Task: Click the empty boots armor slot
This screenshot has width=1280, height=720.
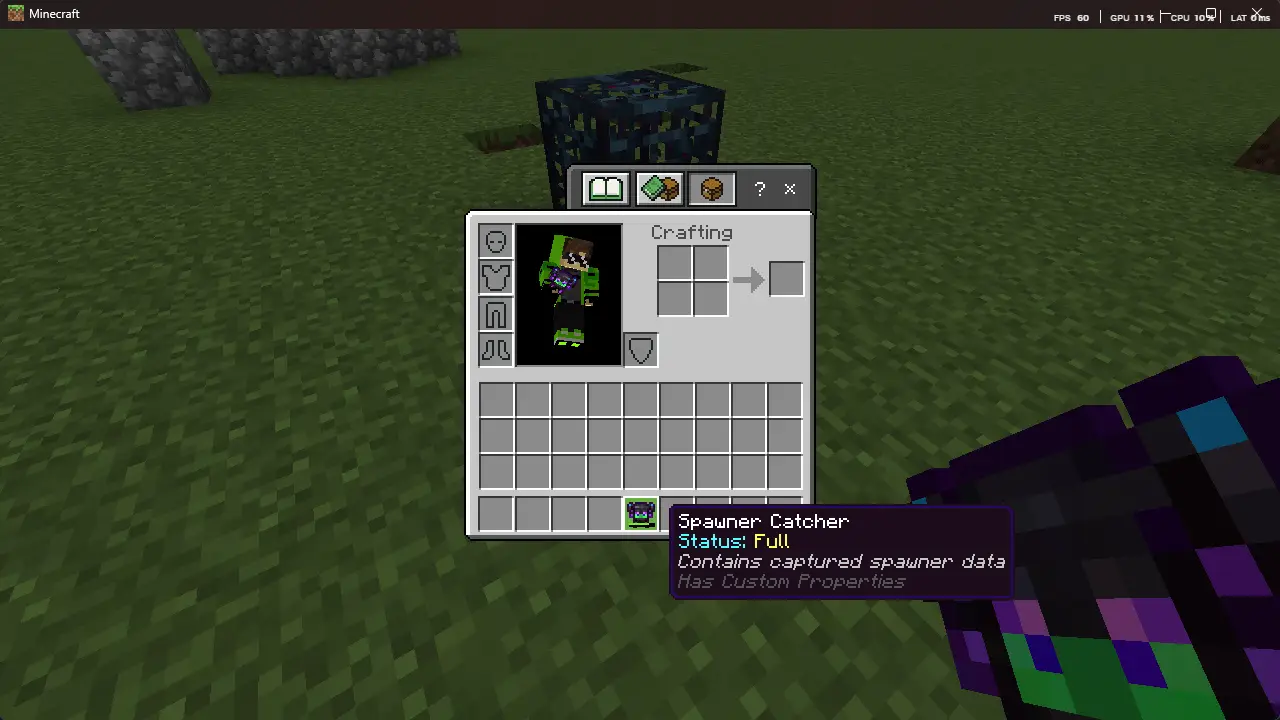Action: pyautogui.click(x=496, y=349)
